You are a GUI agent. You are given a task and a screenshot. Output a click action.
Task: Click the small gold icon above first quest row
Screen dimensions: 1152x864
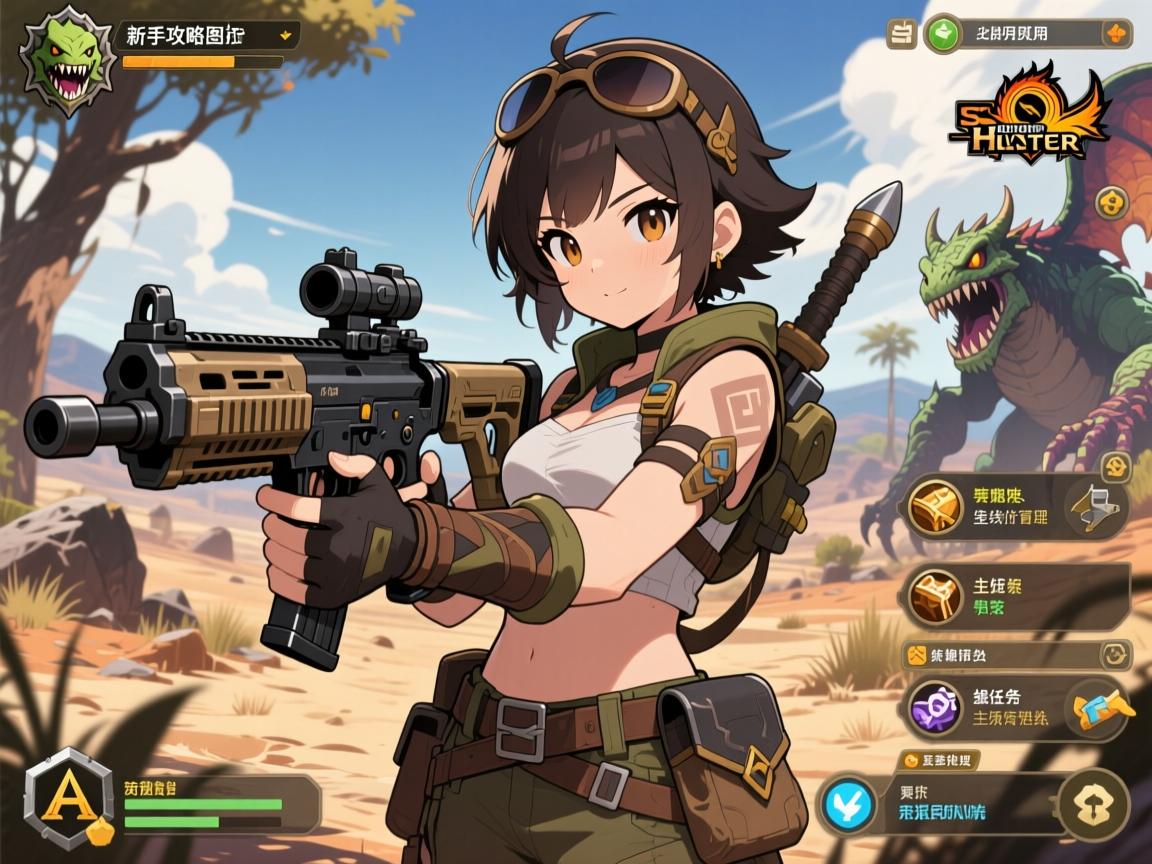pyautogui.click(x=1113, y=465)
